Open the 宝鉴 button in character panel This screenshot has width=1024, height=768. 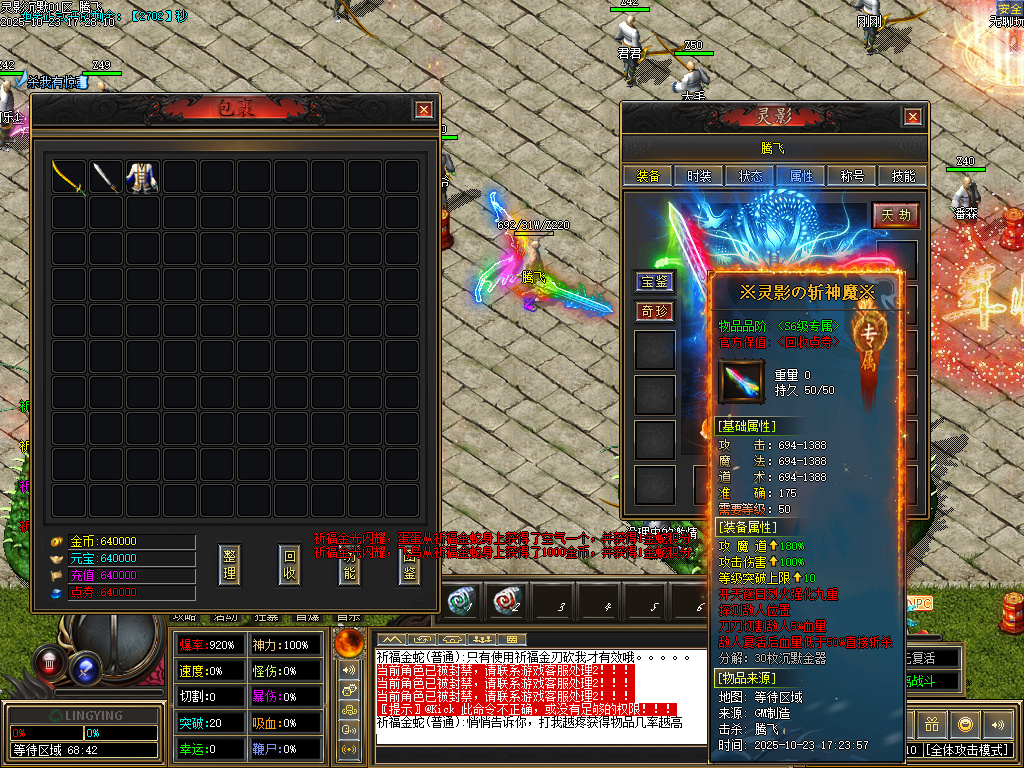click(x=655, y=282)
